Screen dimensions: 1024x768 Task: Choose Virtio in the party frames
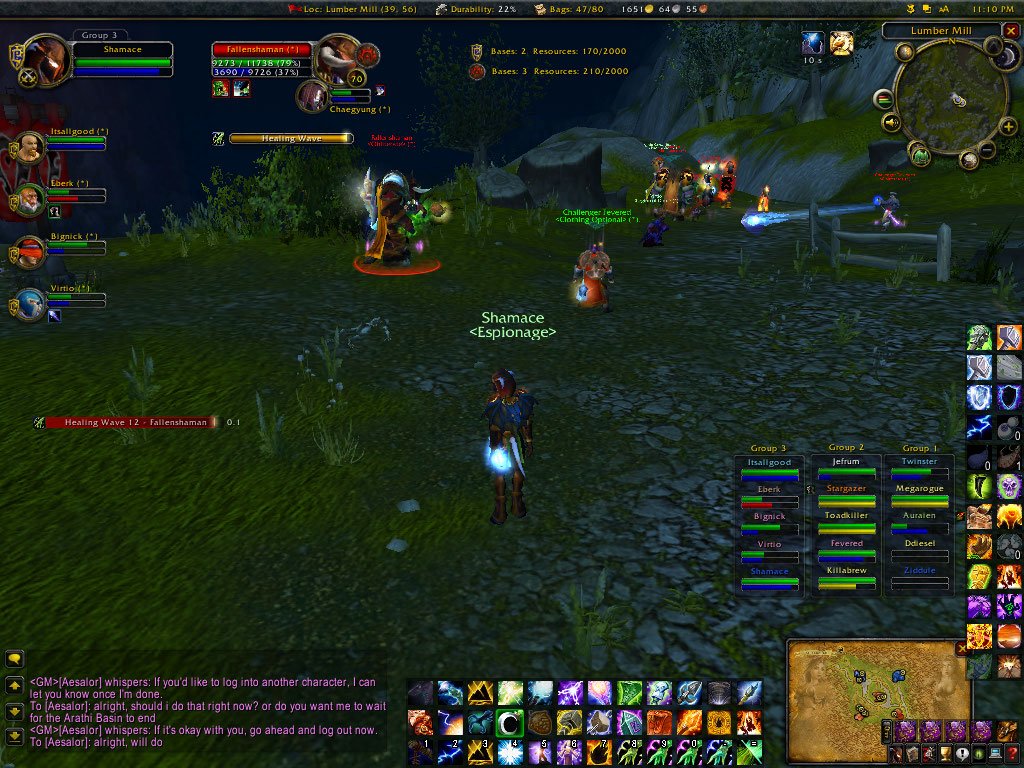point(30,303)
